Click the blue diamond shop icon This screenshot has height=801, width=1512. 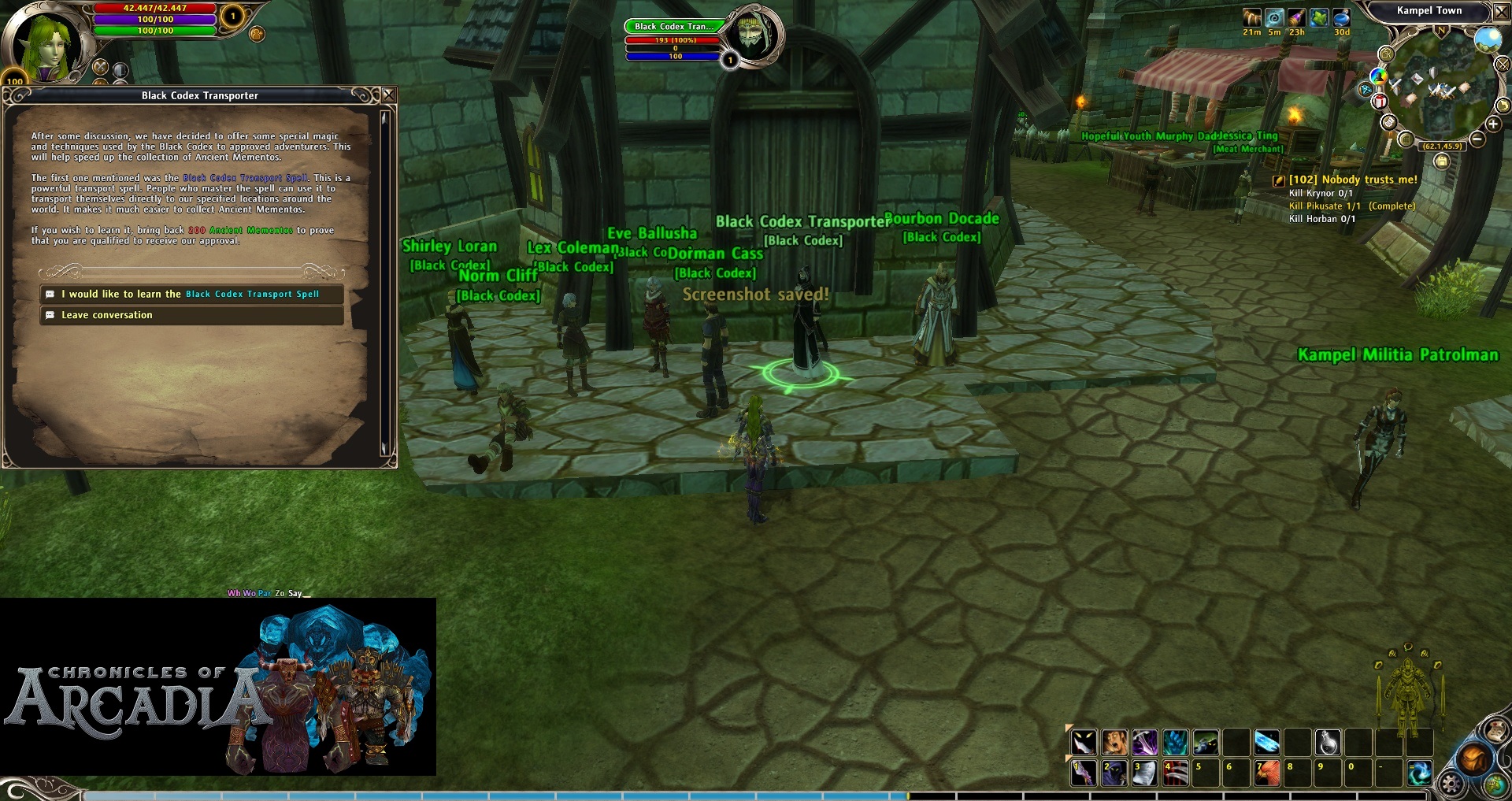1366,89
